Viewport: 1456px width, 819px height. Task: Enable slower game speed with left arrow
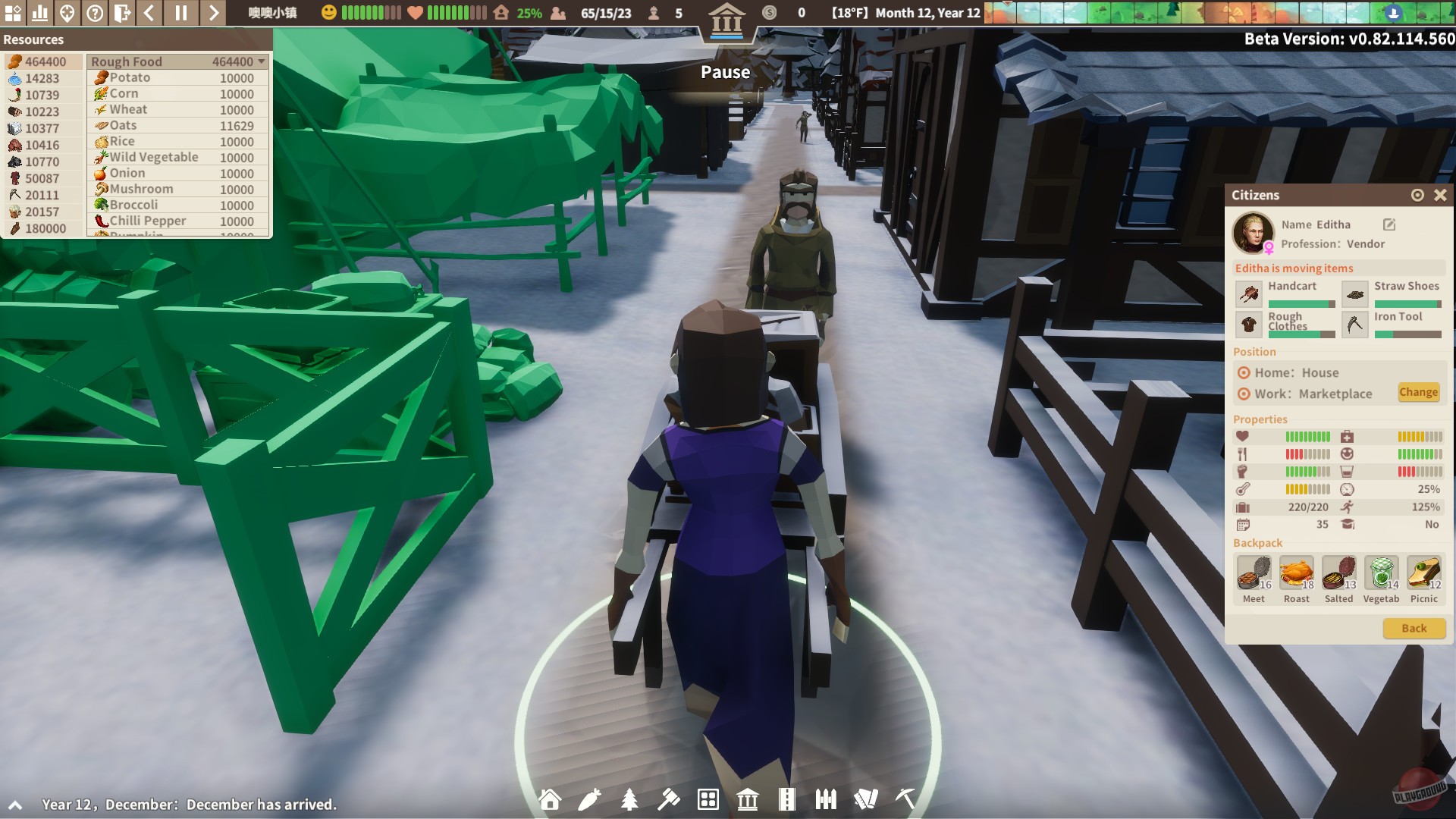tap(149, 12)
